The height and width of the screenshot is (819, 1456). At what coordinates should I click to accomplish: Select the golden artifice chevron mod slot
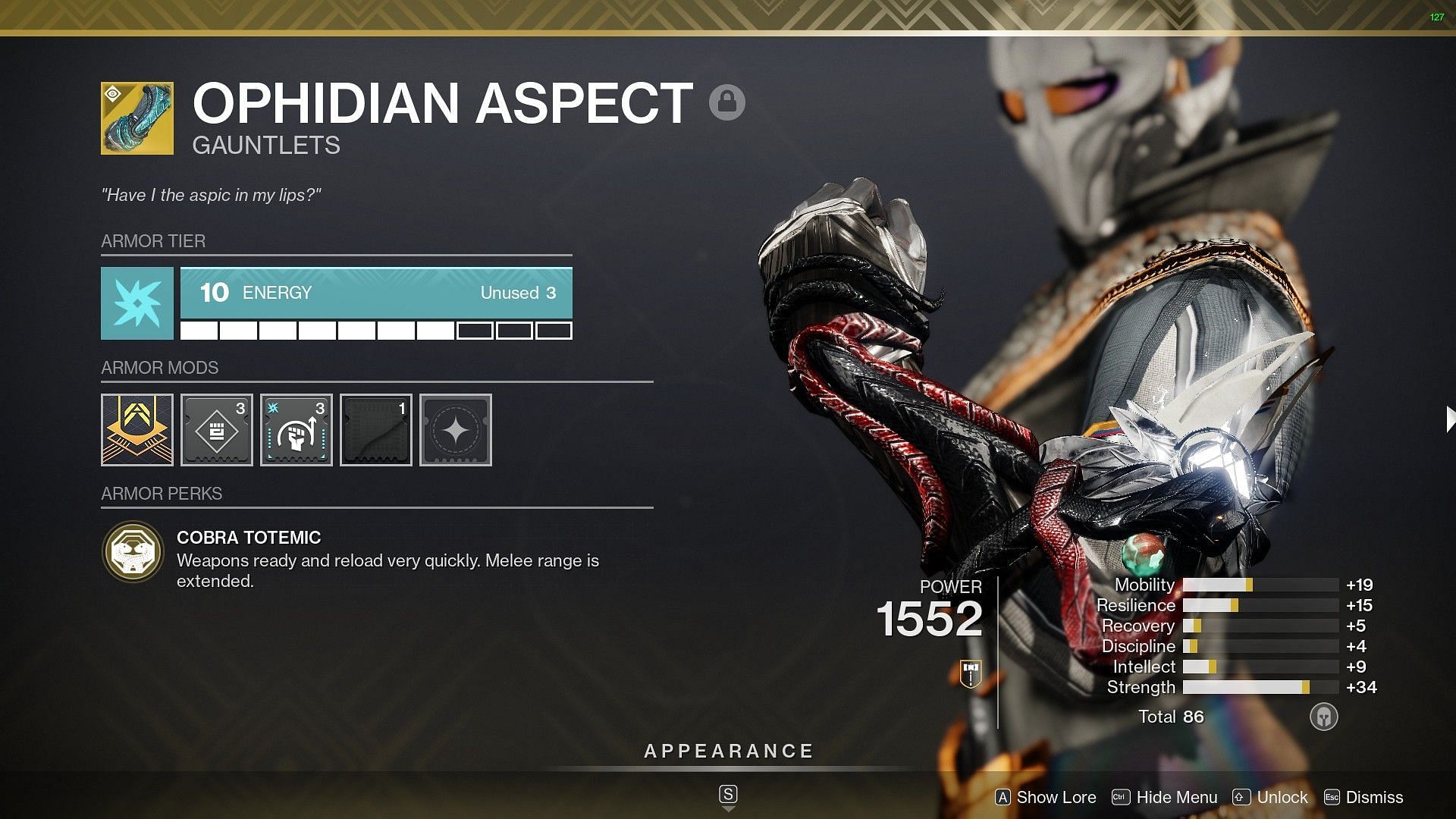coord(137,430)
